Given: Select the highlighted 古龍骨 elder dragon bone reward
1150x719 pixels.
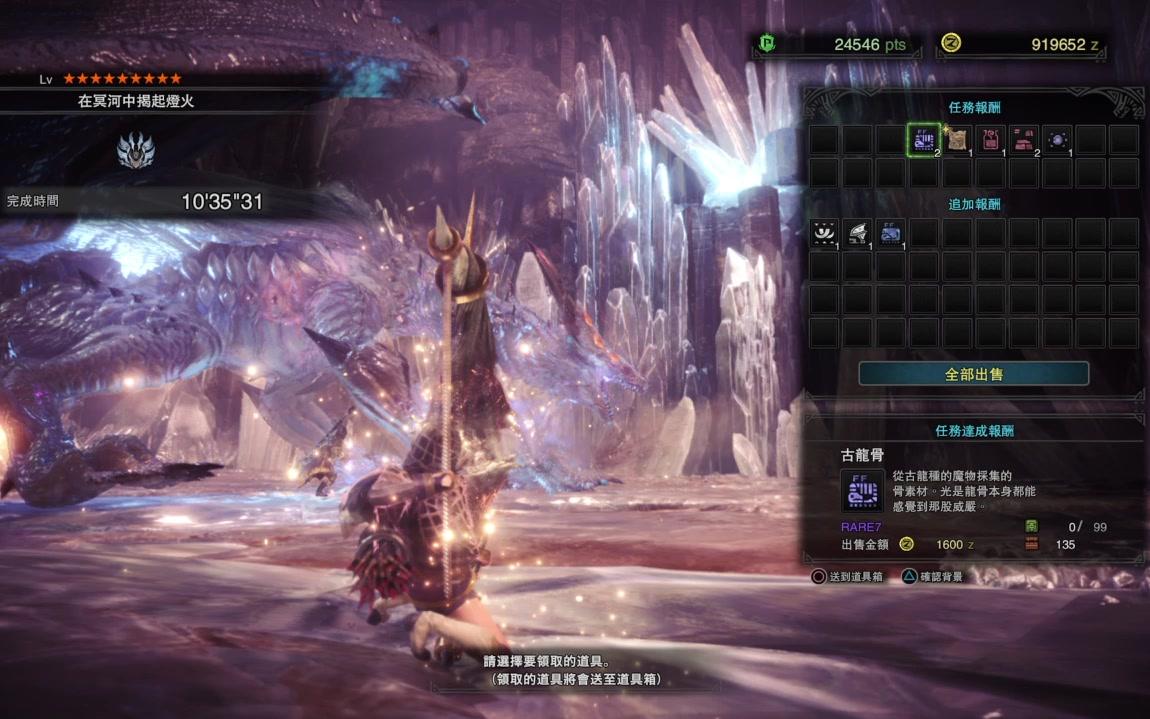Looking at the screenshot, I should tap(924, 139).
